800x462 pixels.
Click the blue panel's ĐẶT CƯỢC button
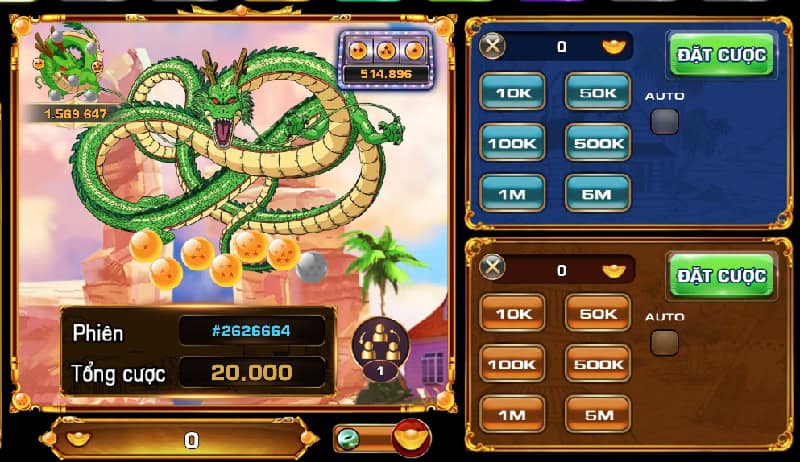coord(721,55)
